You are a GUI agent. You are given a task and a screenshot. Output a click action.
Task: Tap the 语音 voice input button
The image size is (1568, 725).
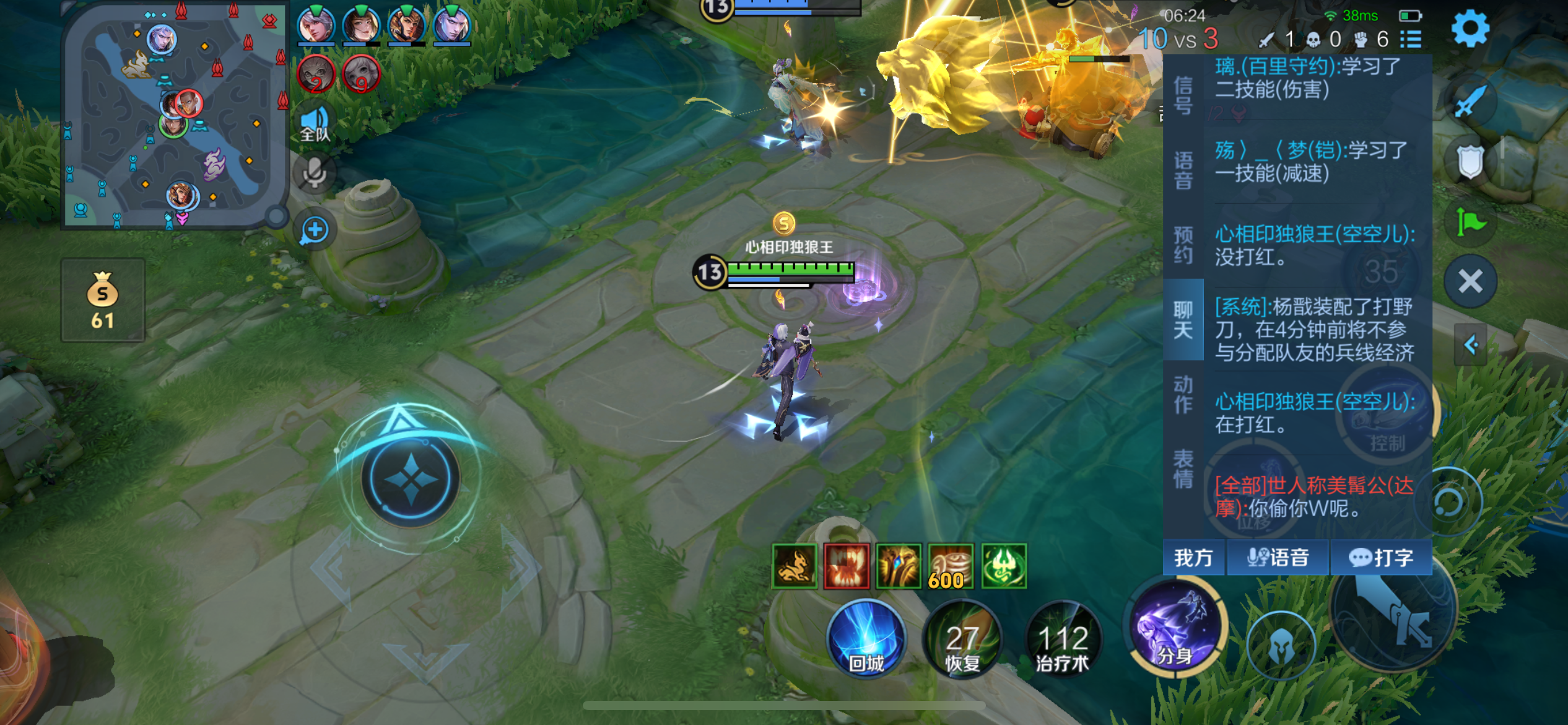tap(1278, 558)
